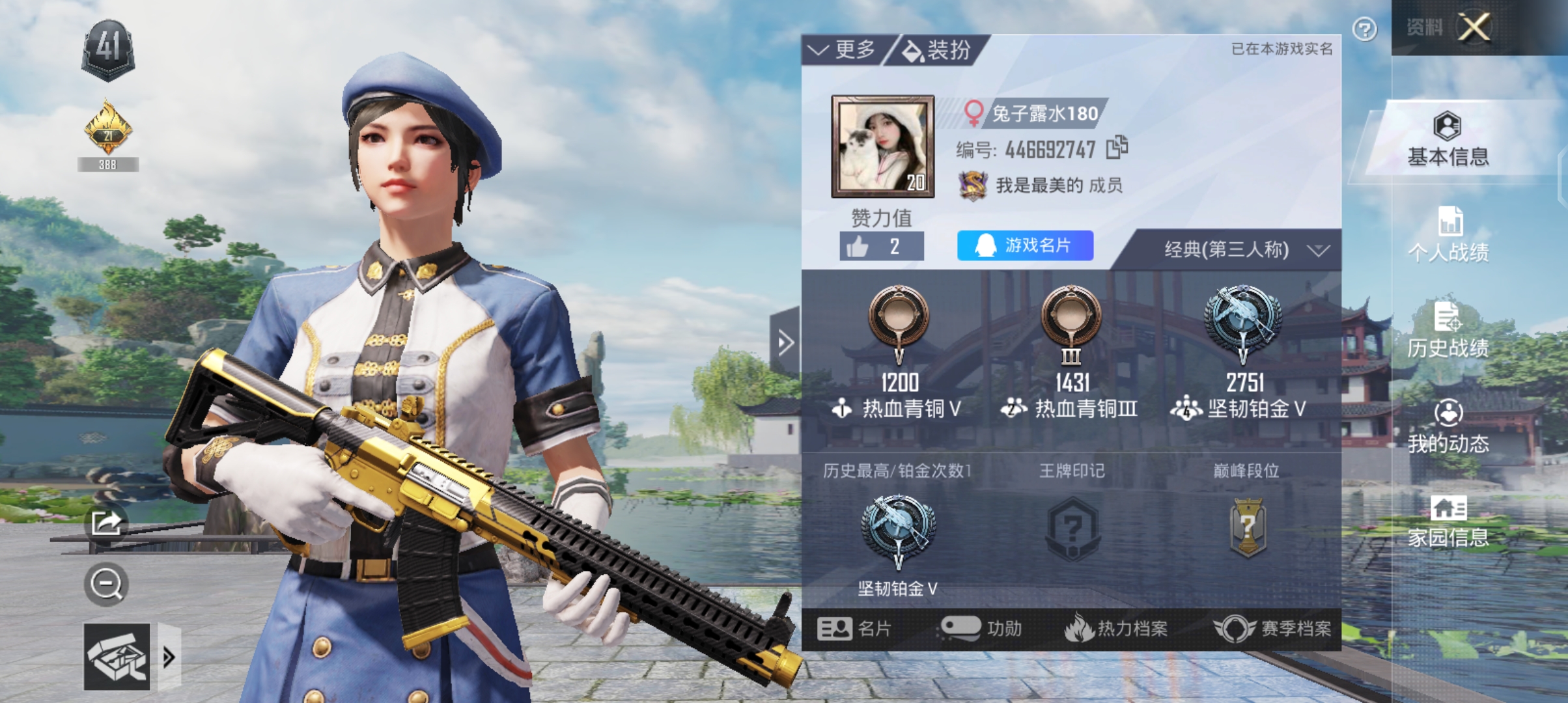Switch to the 装扮 outfit tab
Screen dimensions: 1568x703
(938, 50)
